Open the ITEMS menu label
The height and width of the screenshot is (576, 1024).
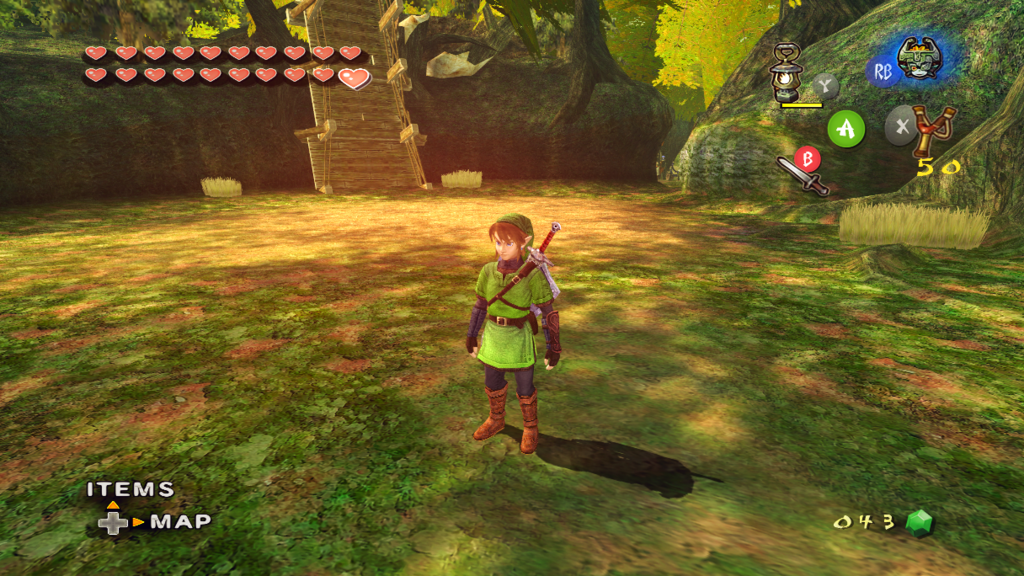(130, 490)
